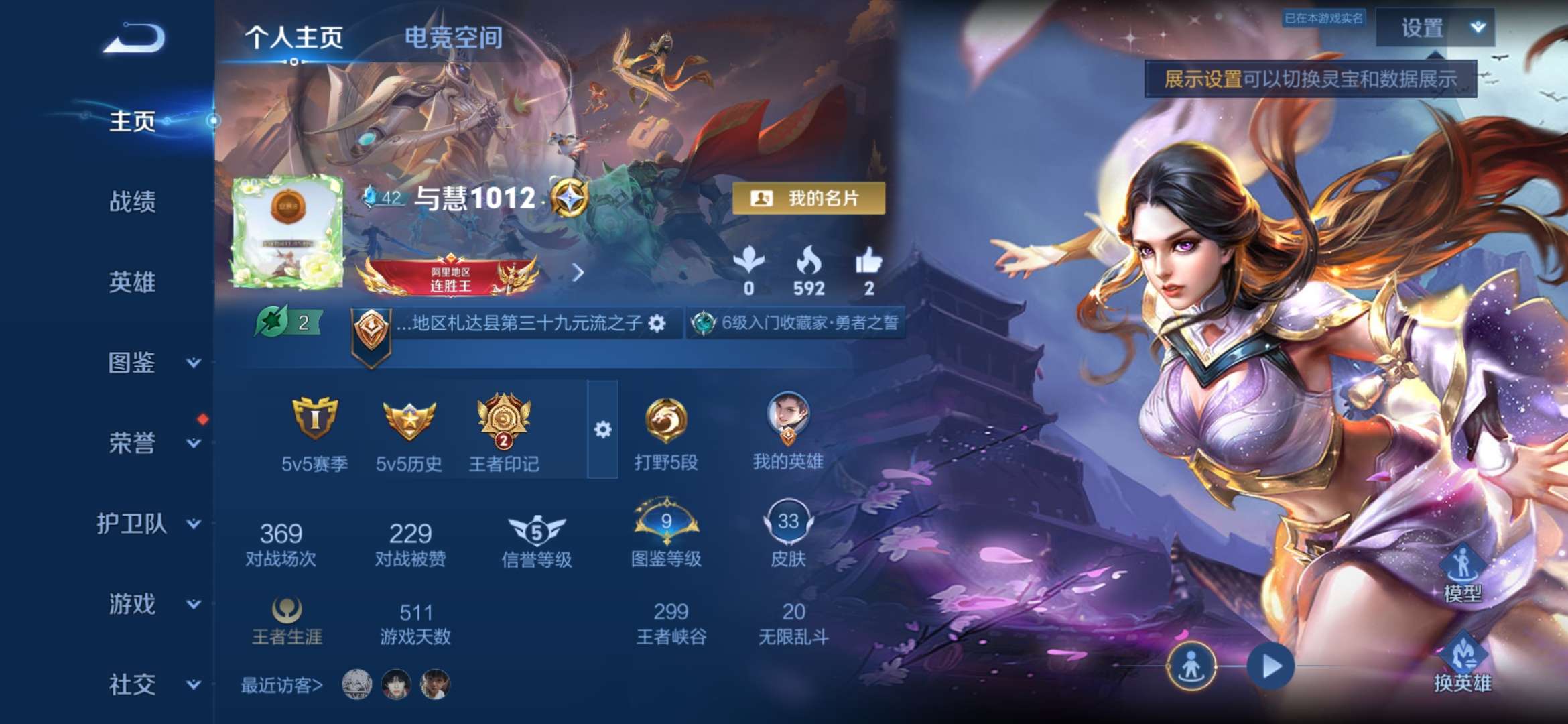This screenshot has height=724, width=1568.
Task: Switch to the 电竞空间 tab
Action: pos(452,38)
